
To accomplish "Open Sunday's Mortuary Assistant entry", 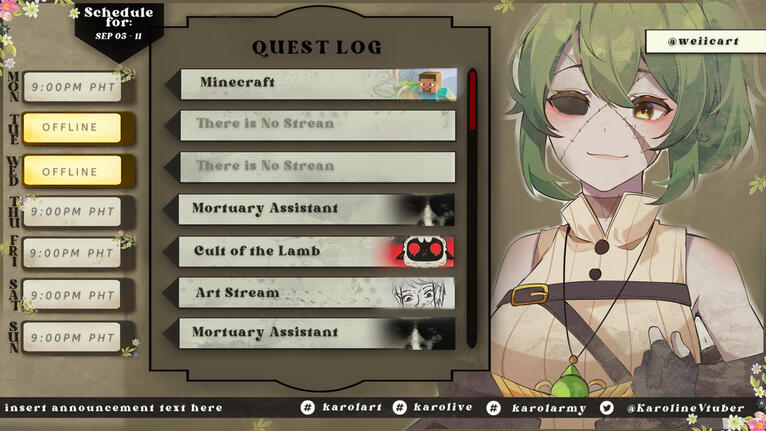I will point(318,333).
